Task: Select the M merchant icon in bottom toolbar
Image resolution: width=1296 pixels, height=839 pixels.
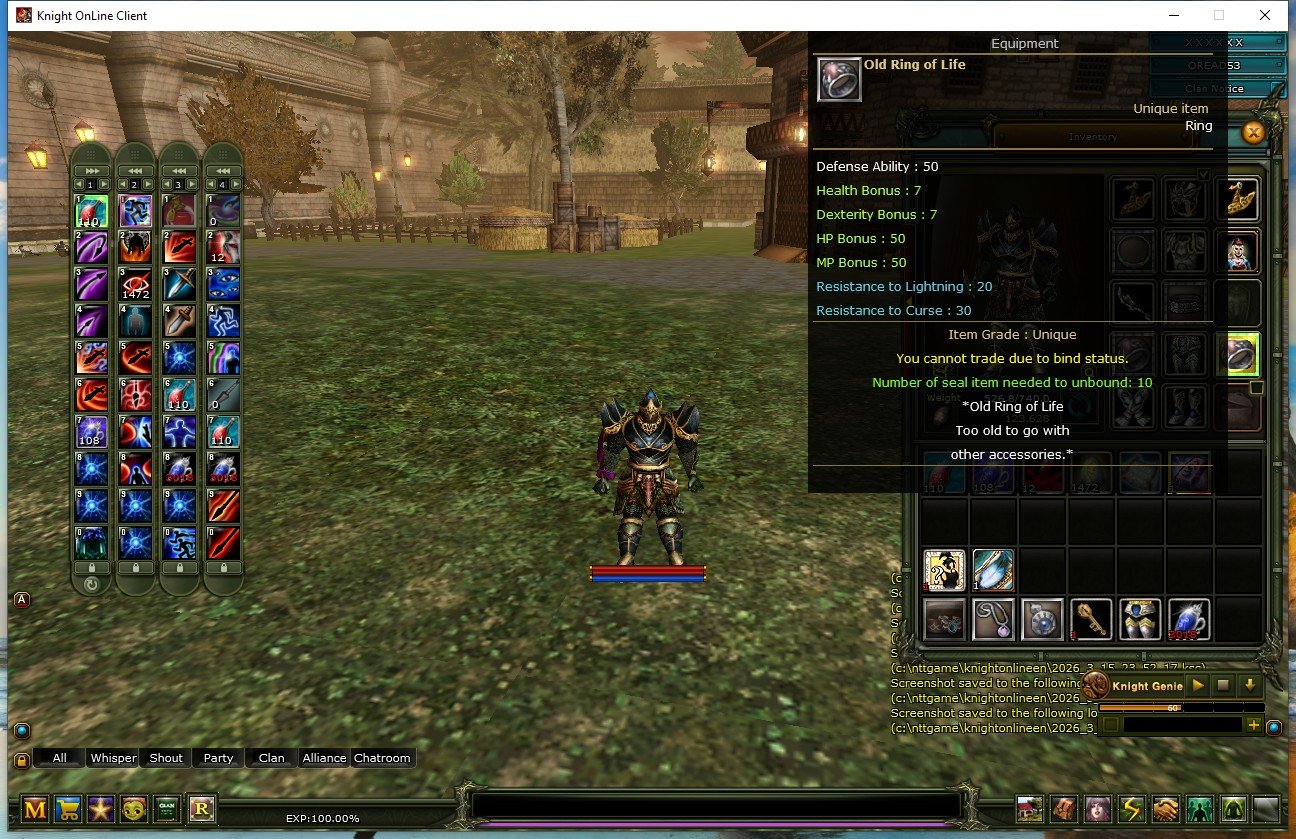Action: point(34,807)
